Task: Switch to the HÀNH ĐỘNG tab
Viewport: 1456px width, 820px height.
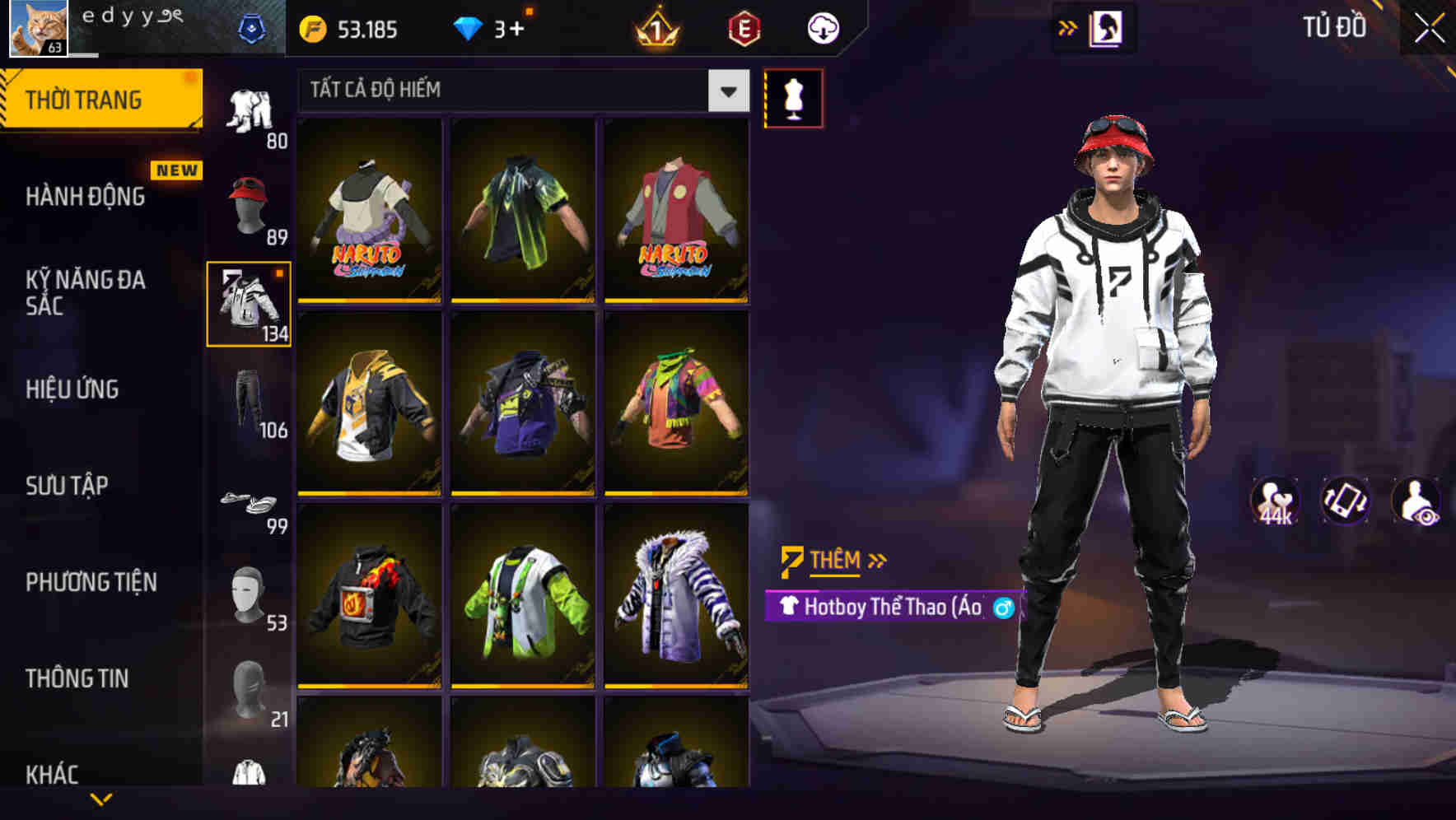Action: pos(86,198)
